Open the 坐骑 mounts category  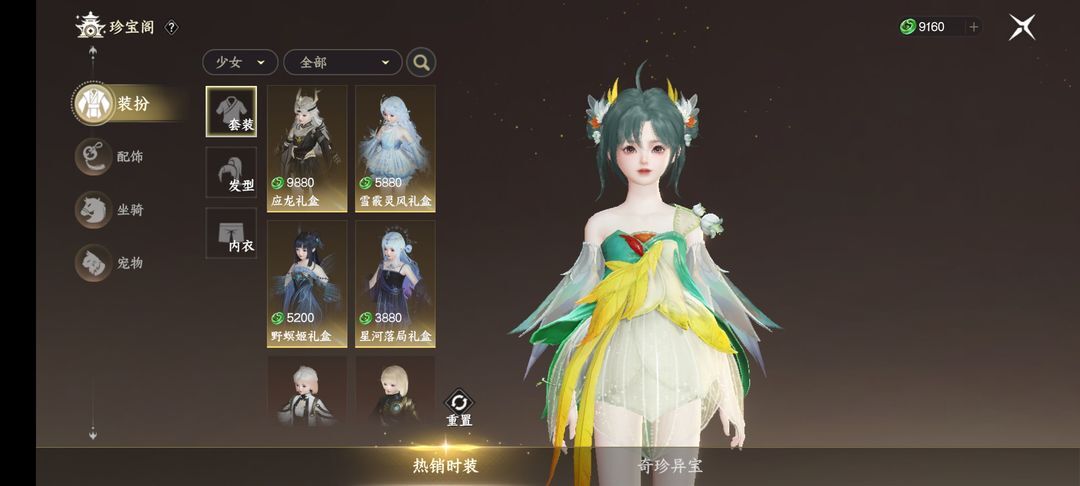tap(112, 210)
